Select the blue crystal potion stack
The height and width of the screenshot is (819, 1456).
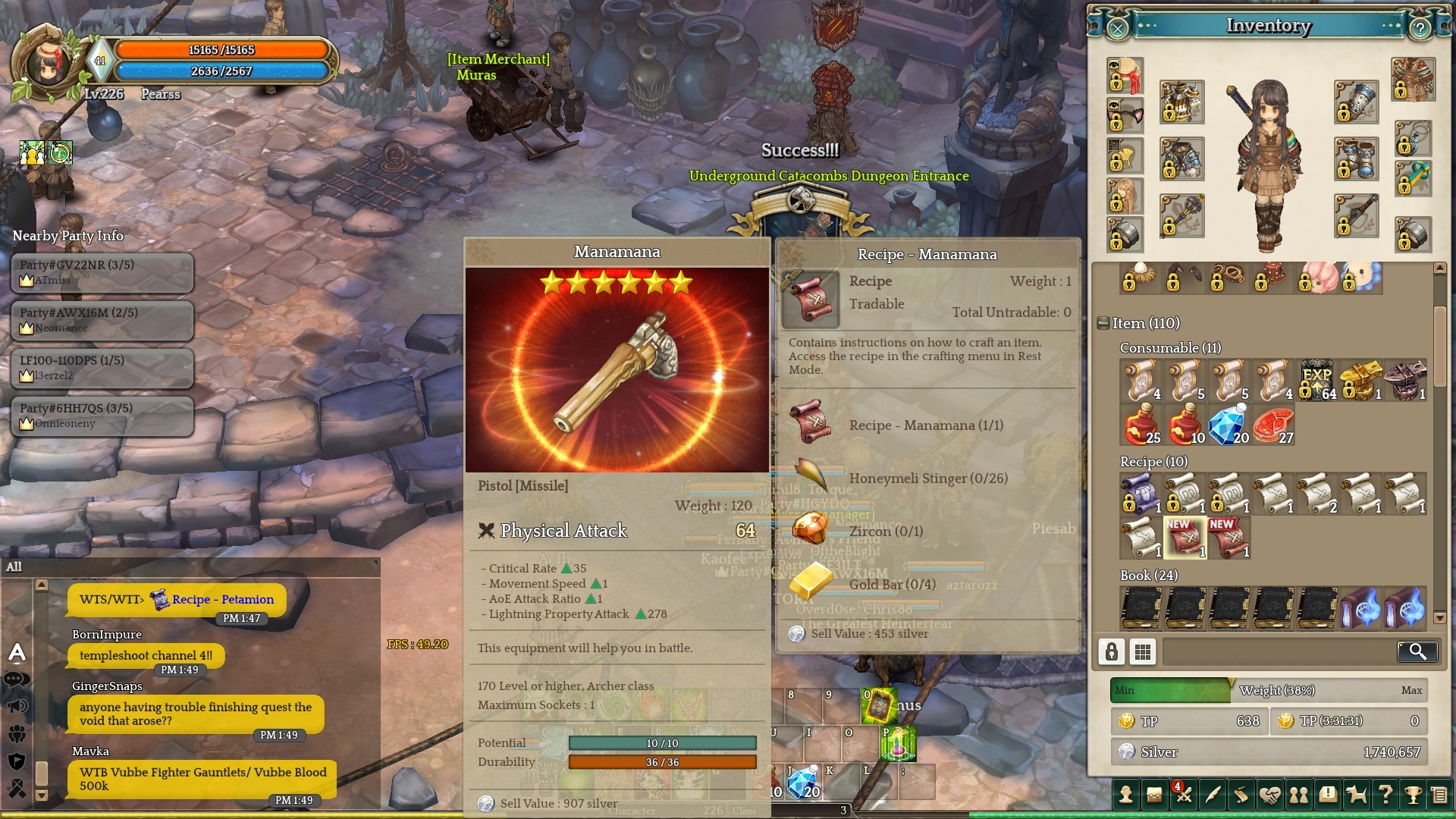click(x=1228, y=424)
